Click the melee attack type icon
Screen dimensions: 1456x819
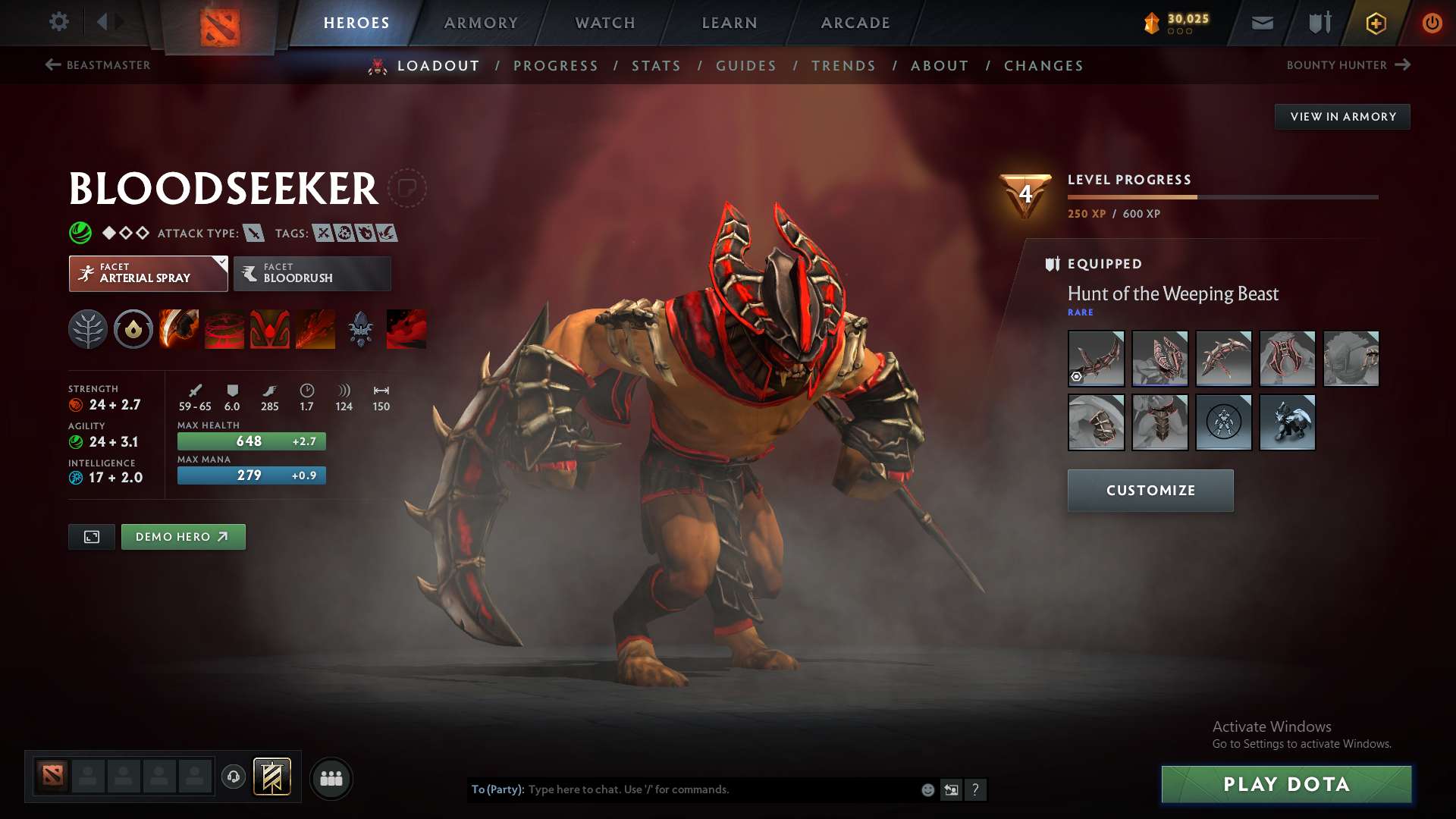[253, 233]
